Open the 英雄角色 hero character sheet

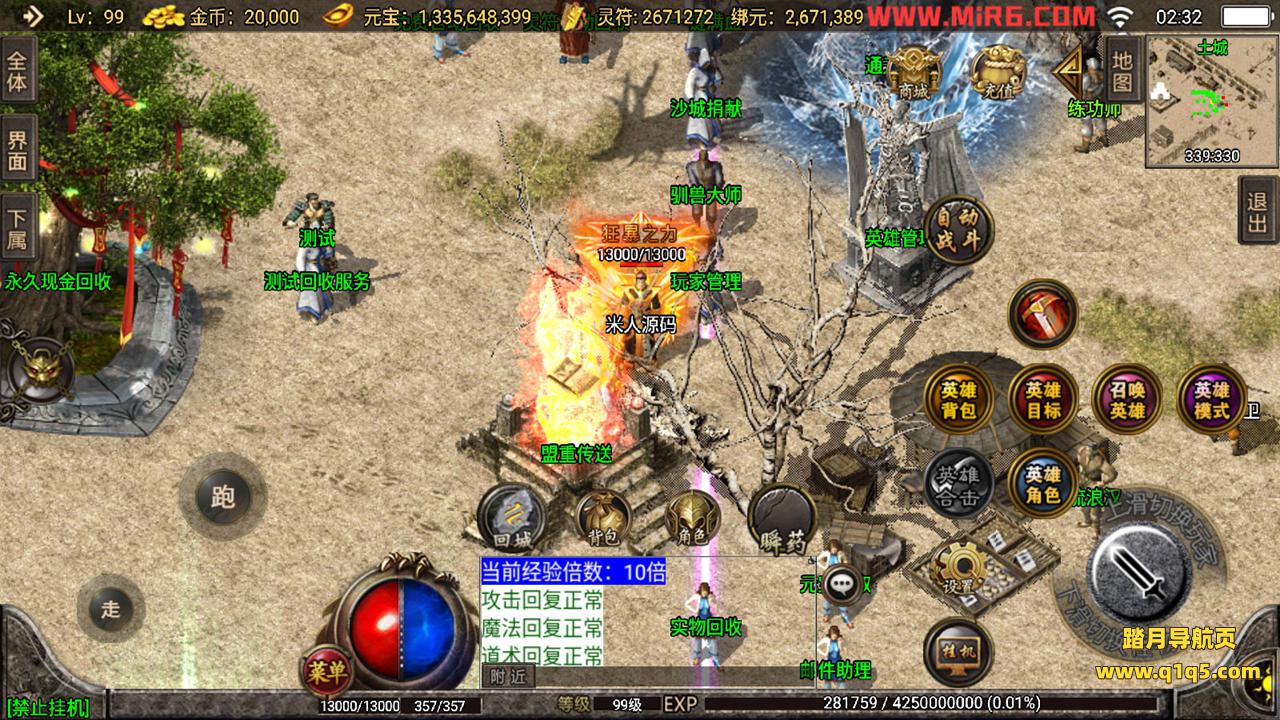click(1042, 484)
